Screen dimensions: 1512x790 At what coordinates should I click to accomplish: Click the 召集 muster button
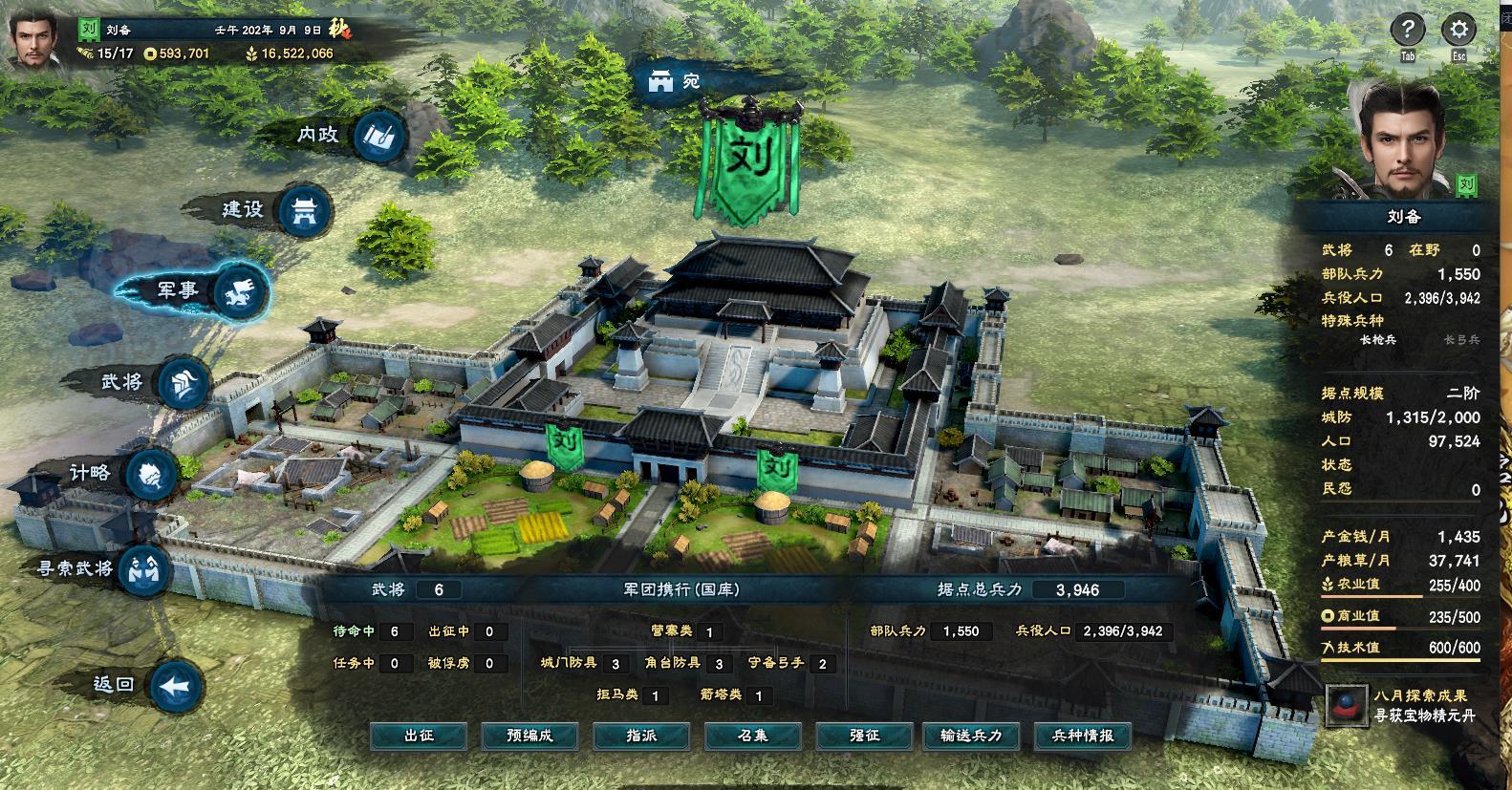point(752,736)
